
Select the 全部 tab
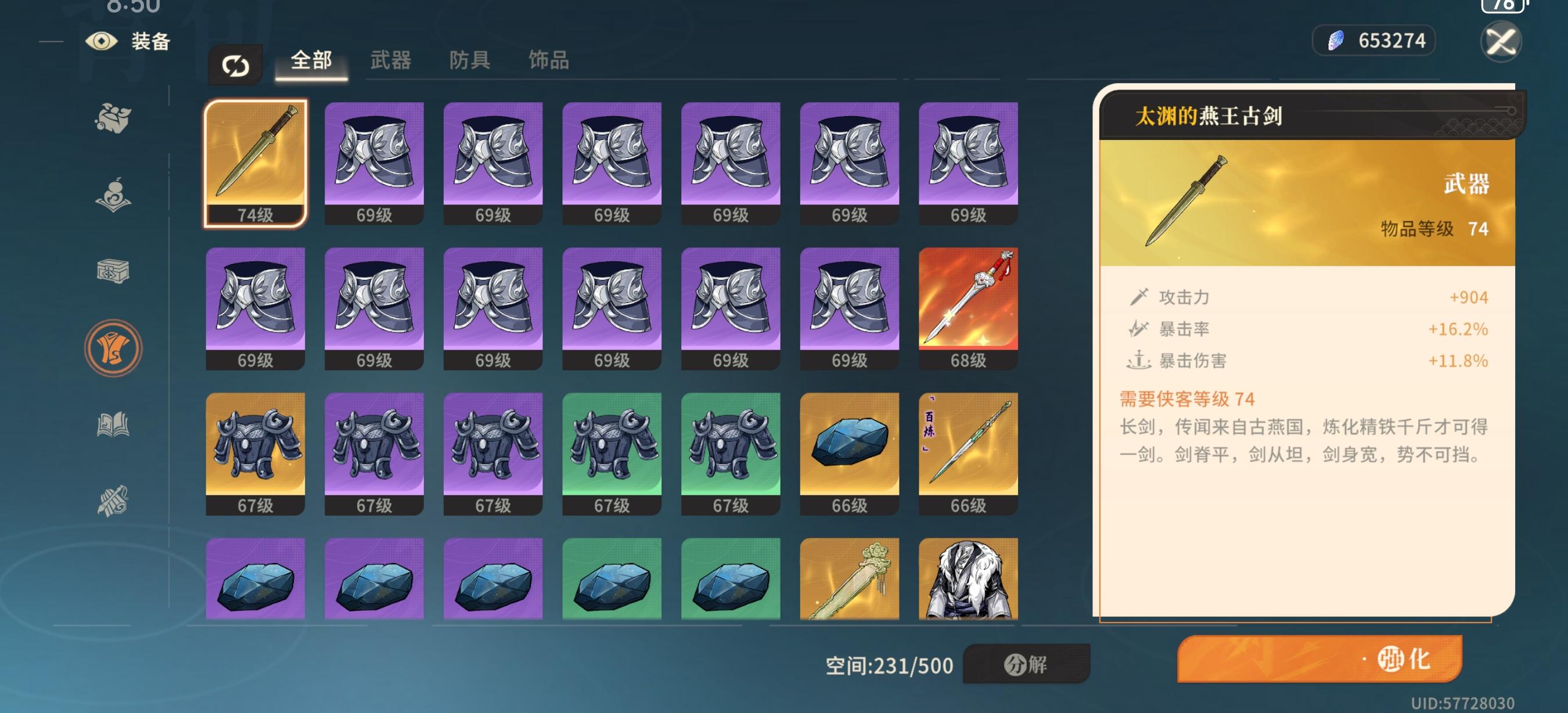312,61
